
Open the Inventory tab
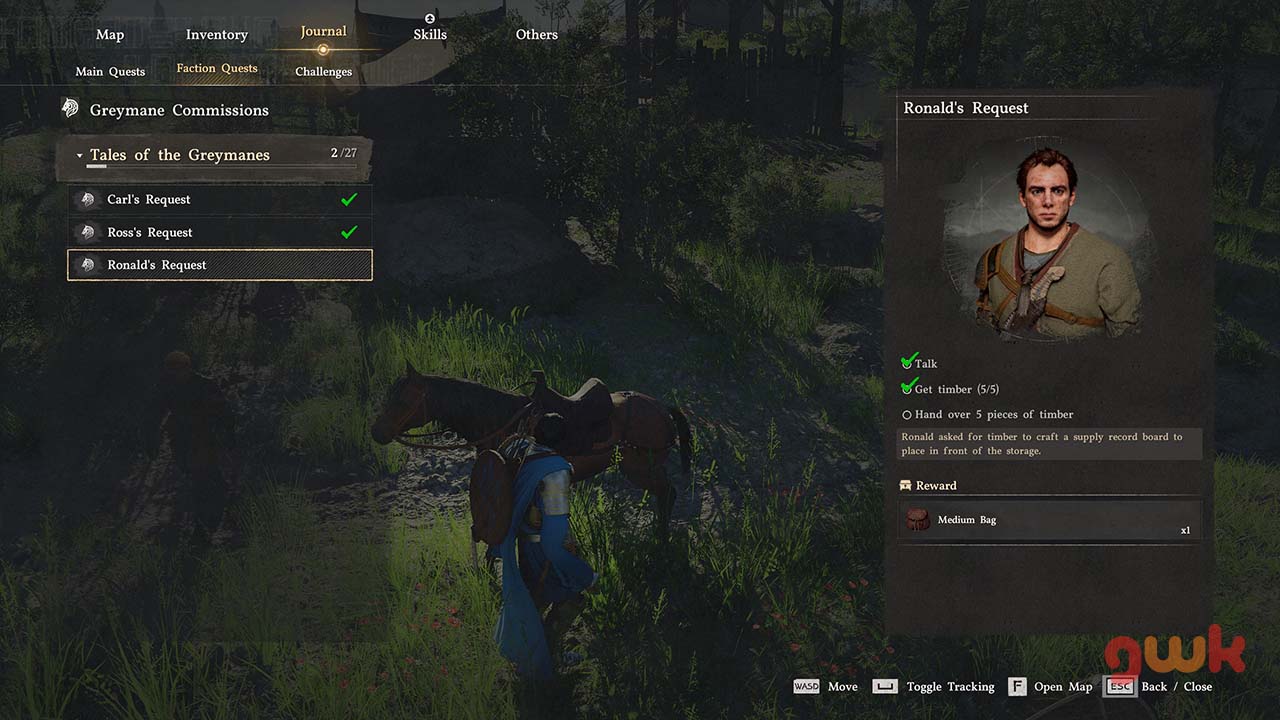(216, 35)
